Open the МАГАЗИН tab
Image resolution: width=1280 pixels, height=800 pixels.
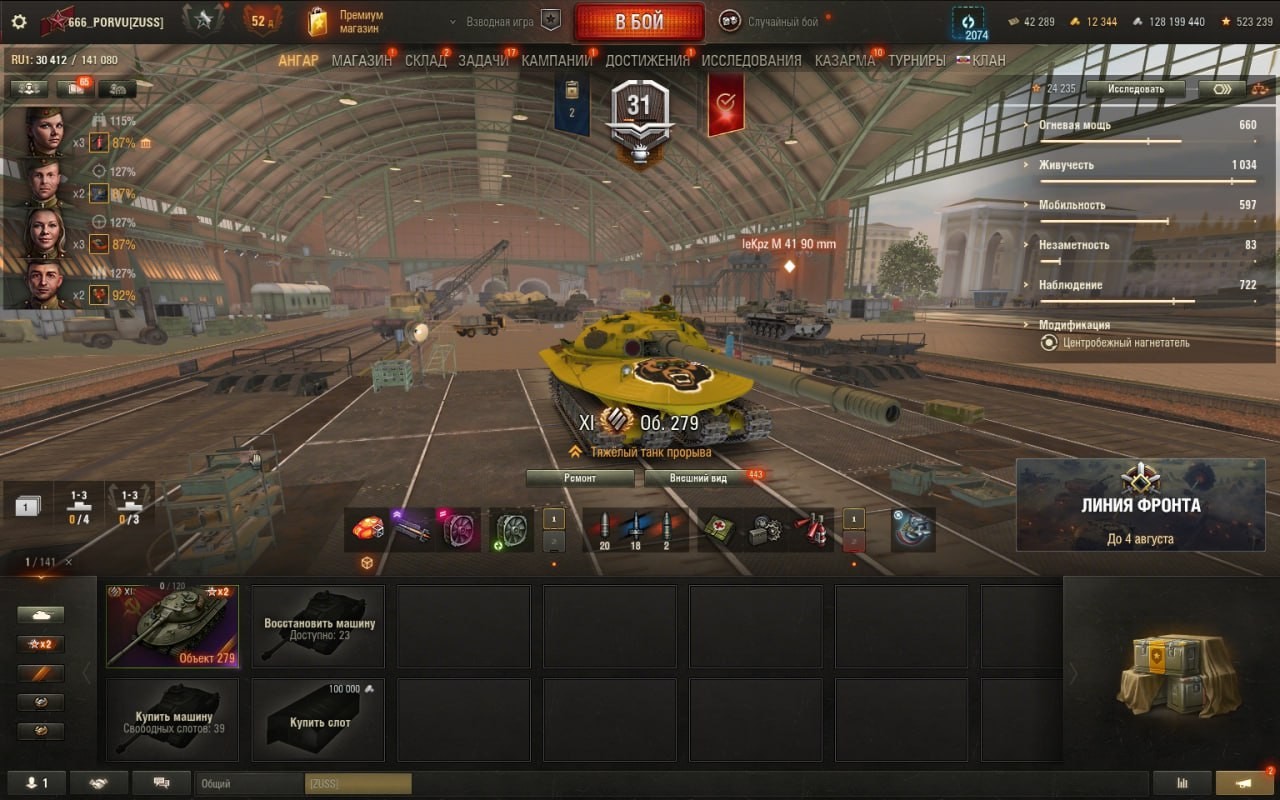[x=361, y=60]
